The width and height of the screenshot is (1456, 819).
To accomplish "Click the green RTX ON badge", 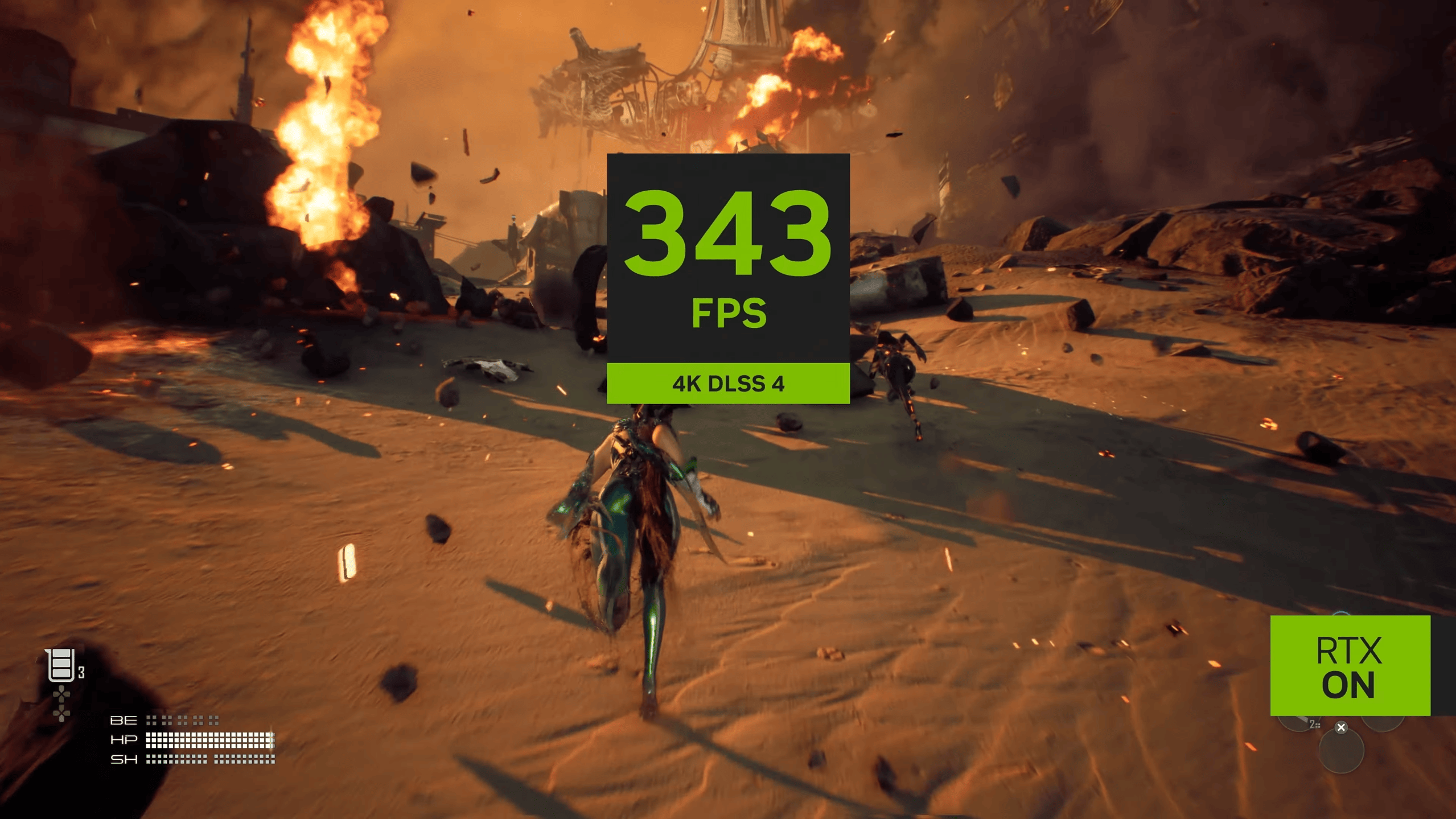I will (1350, 665).
